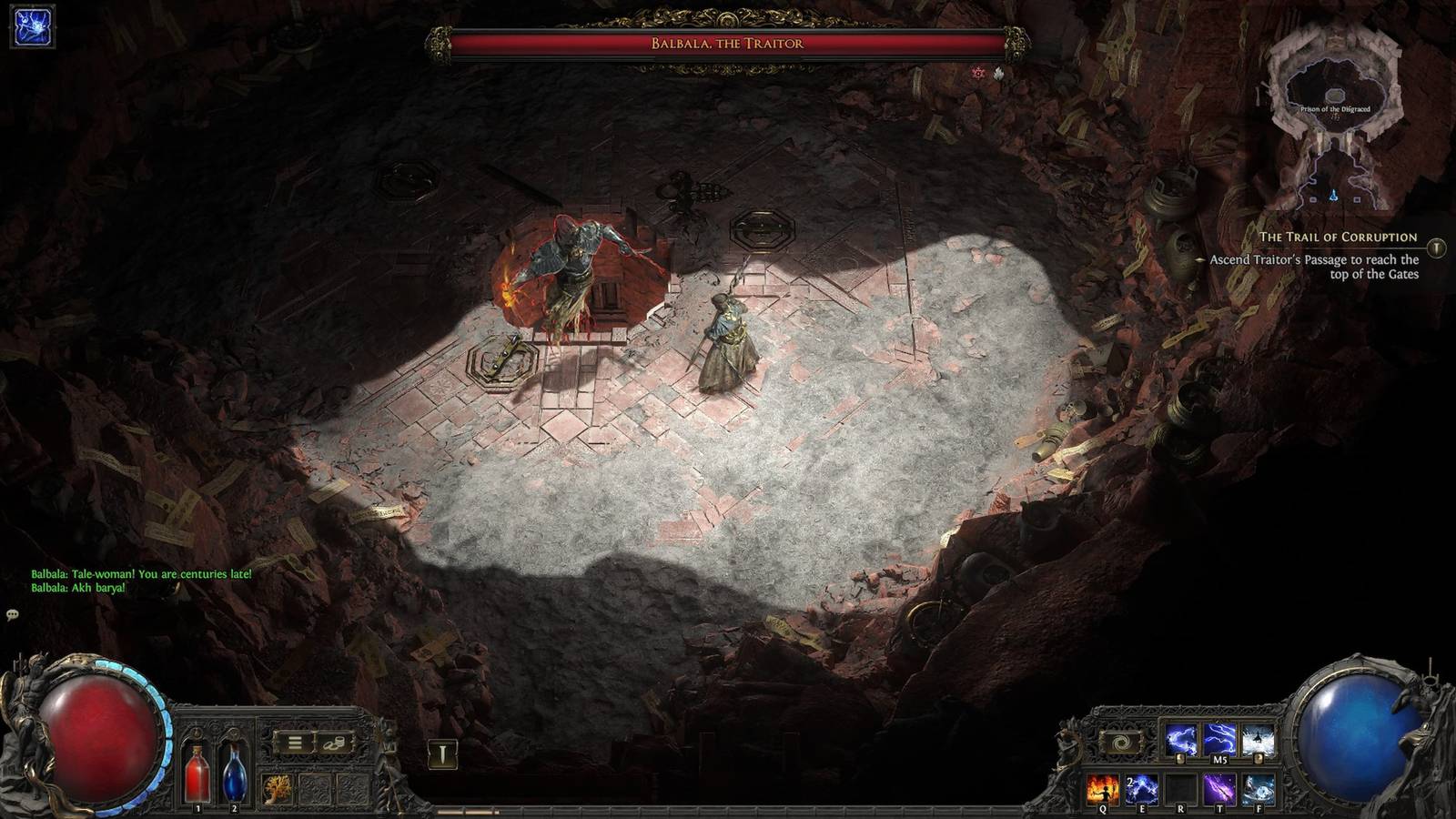Click the lightning bolt skill labeled M5
The height and width of the screenshot is (819, 1456).
click(1220, 739)
